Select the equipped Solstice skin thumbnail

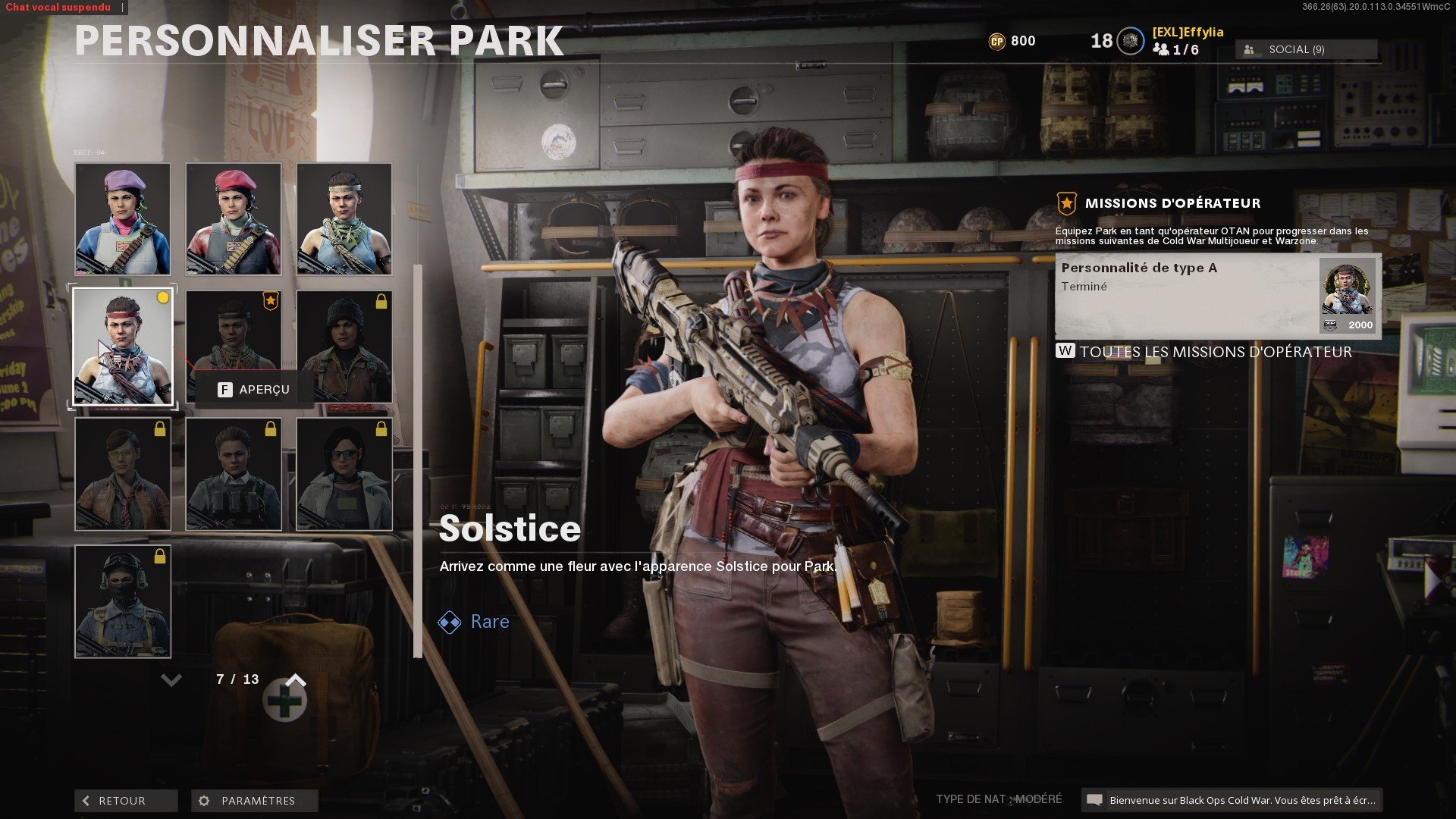[123, 347]
